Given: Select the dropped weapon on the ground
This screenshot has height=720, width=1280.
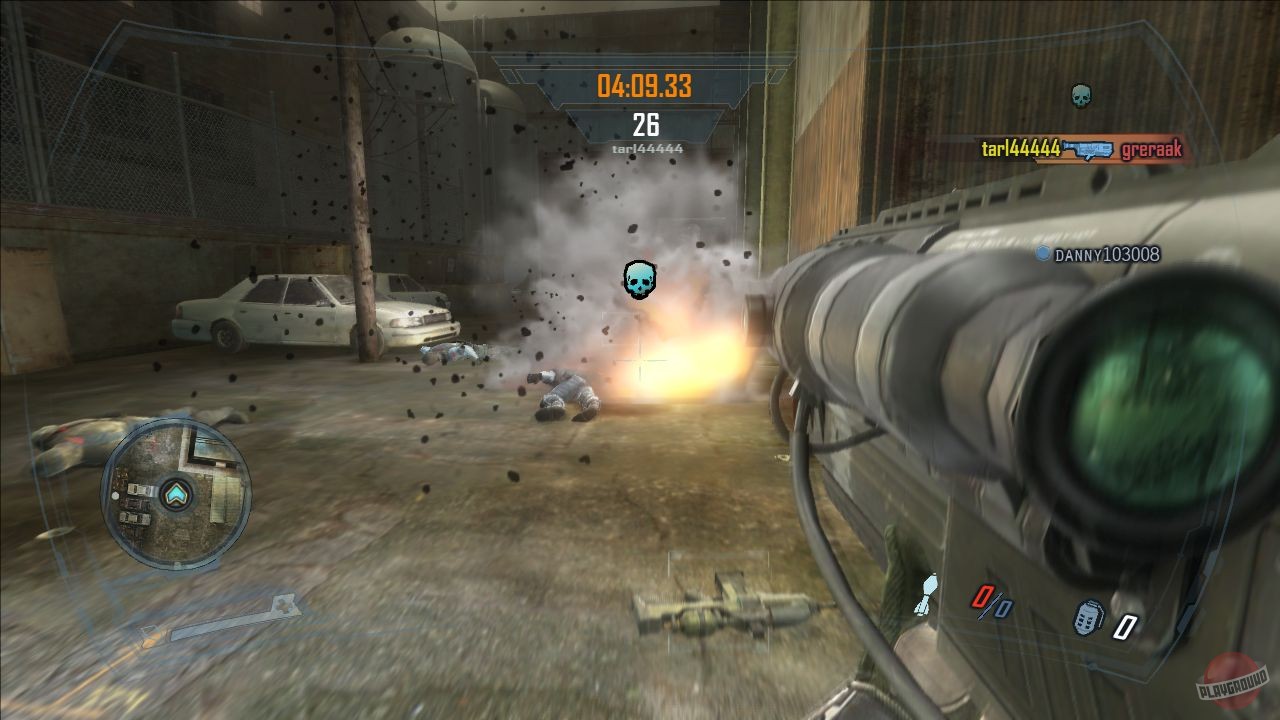Looking at the screenshot, I should coord(722,605).
